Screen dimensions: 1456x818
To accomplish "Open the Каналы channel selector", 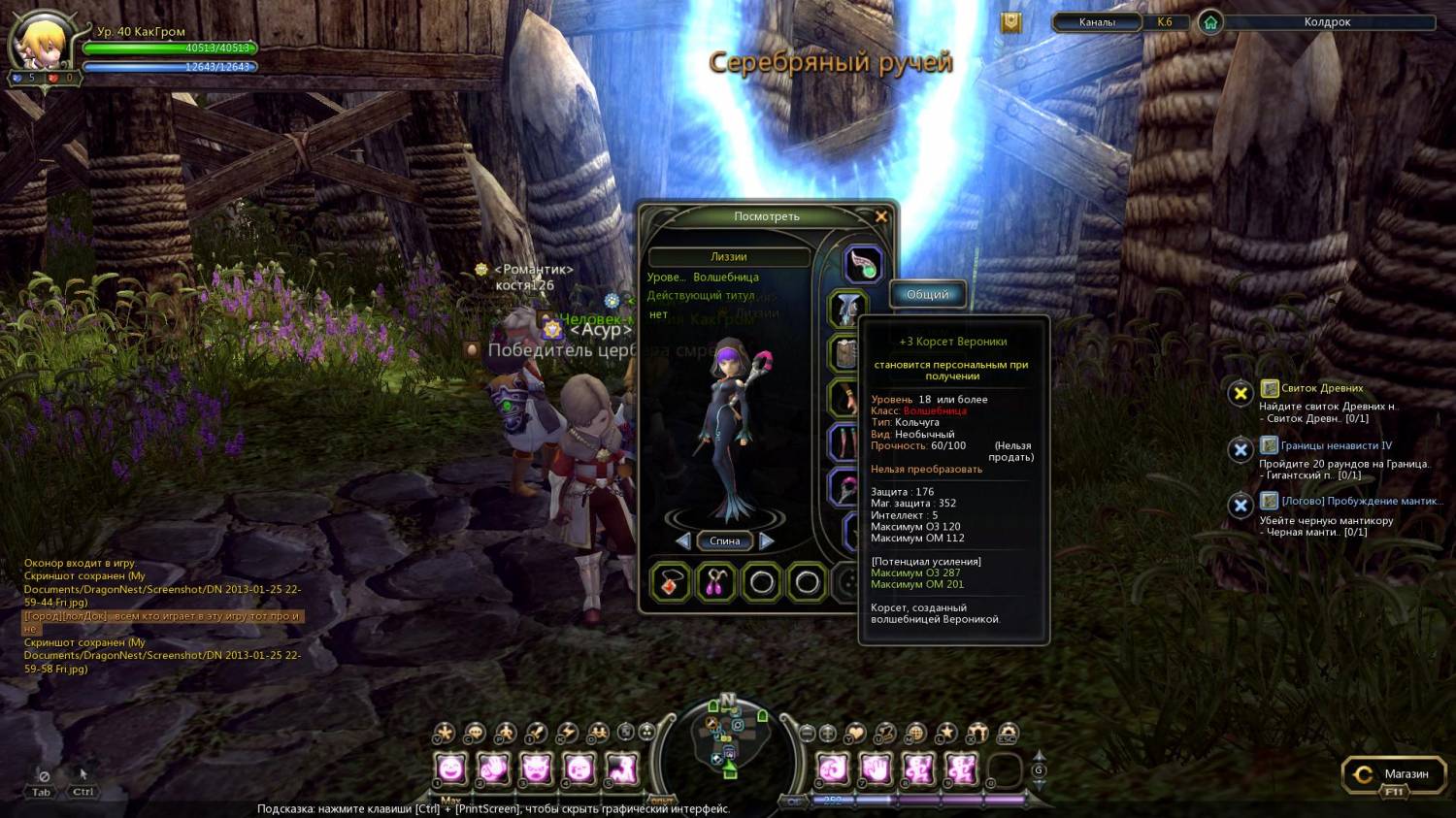I will click(1097, 22).
